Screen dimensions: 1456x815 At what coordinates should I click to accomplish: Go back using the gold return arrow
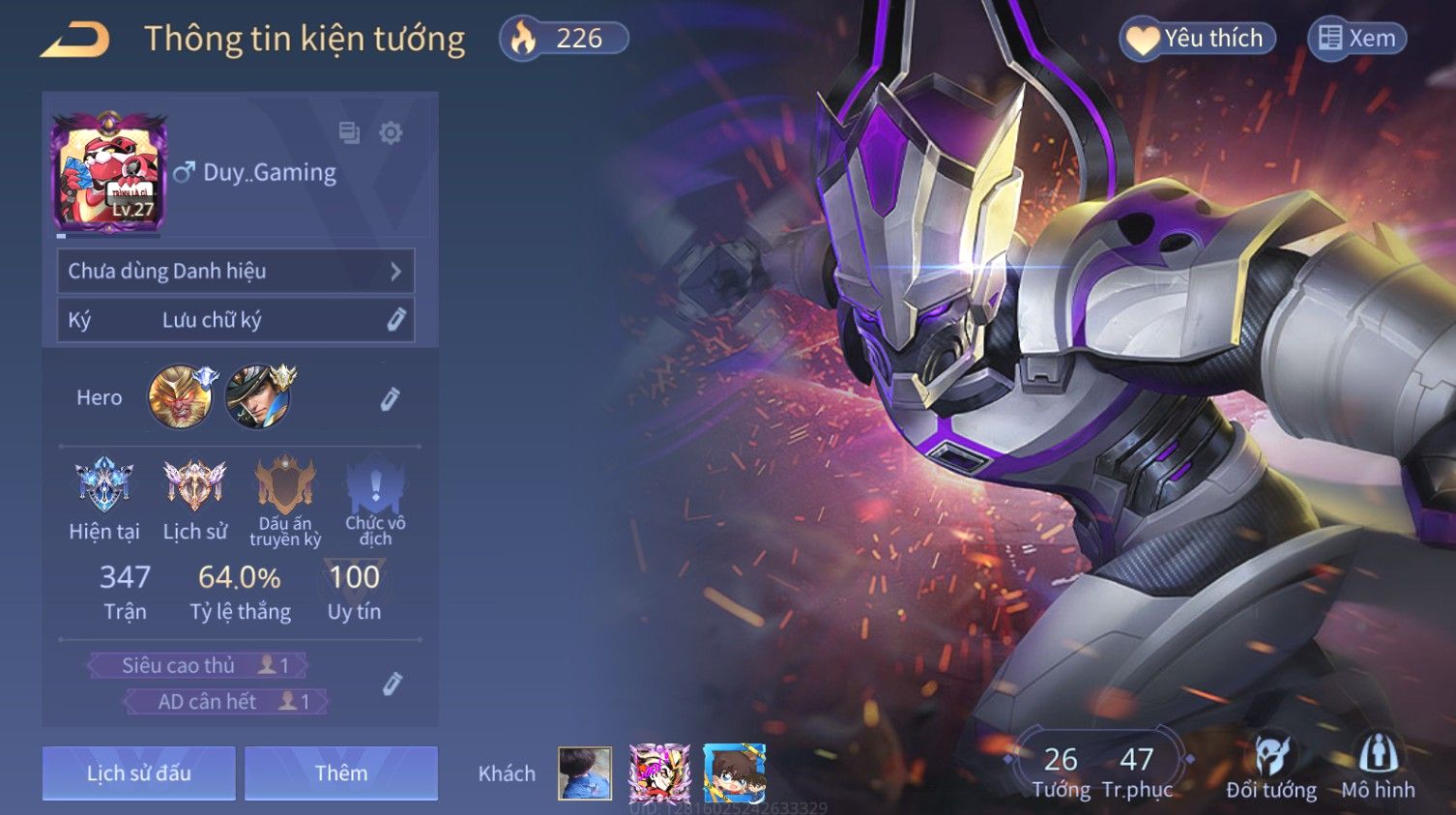[x=74, y=40]
